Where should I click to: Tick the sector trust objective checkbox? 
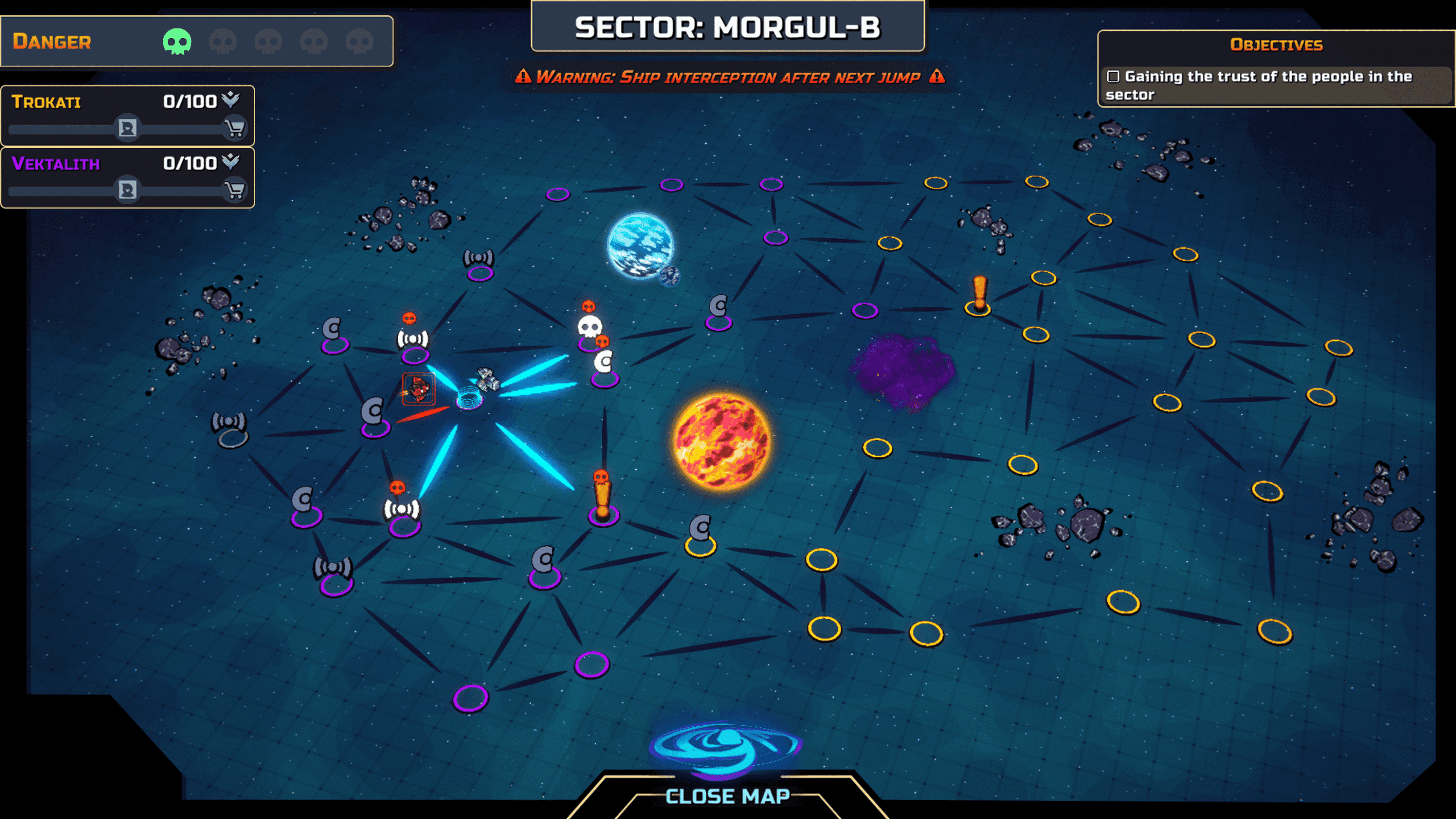(x=1113, y=76)
